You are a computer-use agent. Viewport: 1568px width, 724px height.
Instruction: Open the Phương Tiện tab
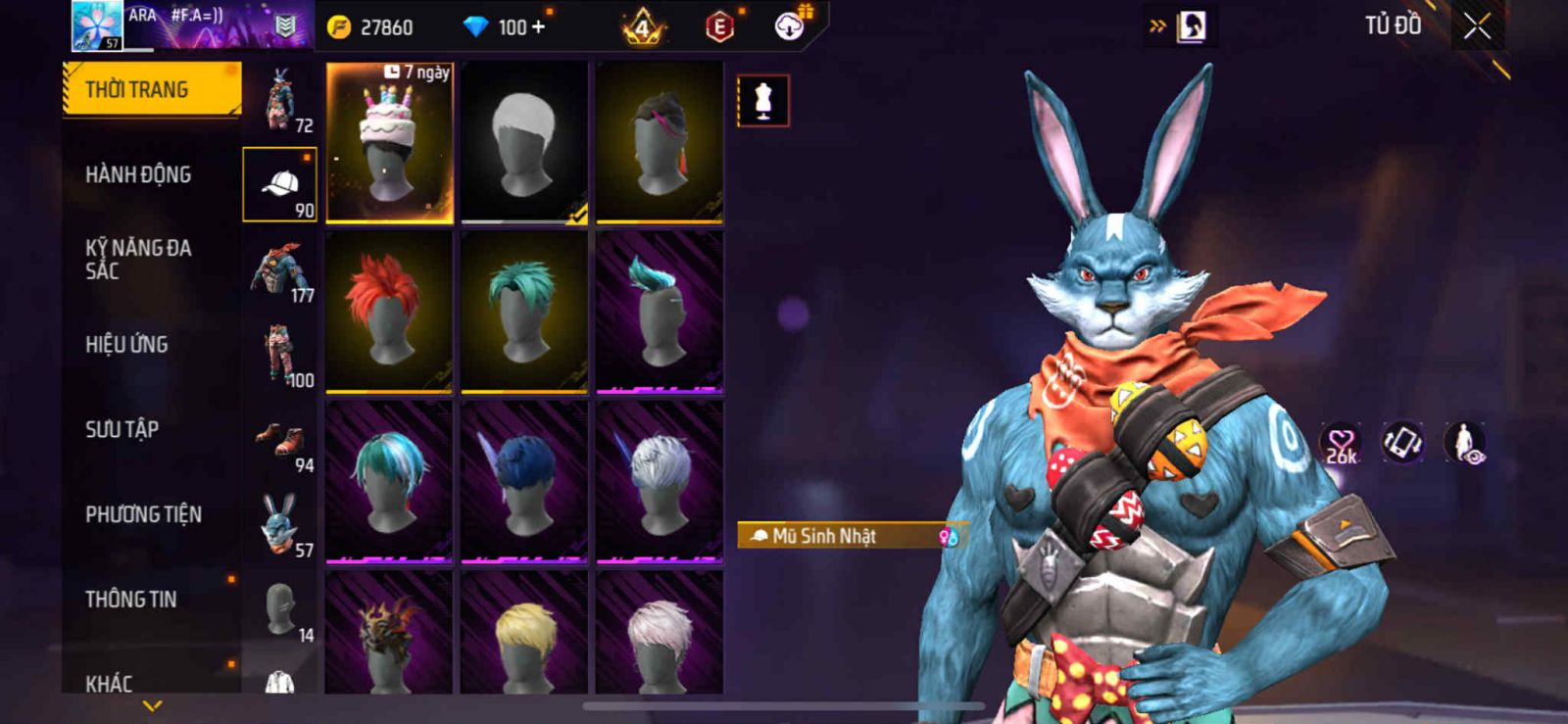point(143,514)
